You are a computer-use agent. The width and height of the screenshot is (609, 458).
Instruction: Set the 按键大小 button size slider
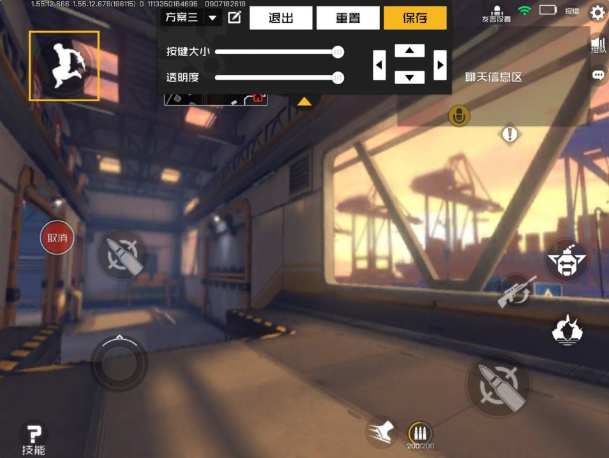tap(338, 51)
